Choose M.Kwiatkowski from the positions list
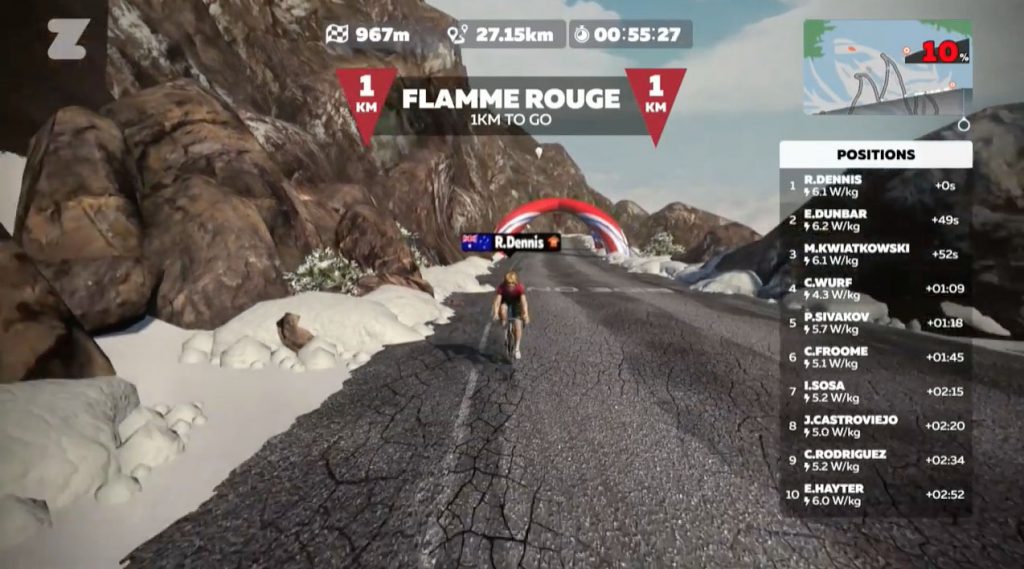Screen dimensions: 1024x569 click(875, 254)
